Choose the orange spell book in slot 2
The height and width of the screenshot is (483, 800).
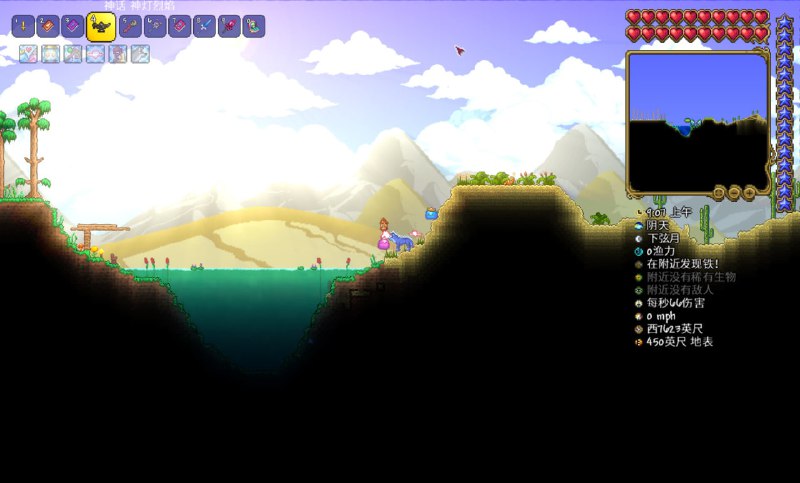48,26
